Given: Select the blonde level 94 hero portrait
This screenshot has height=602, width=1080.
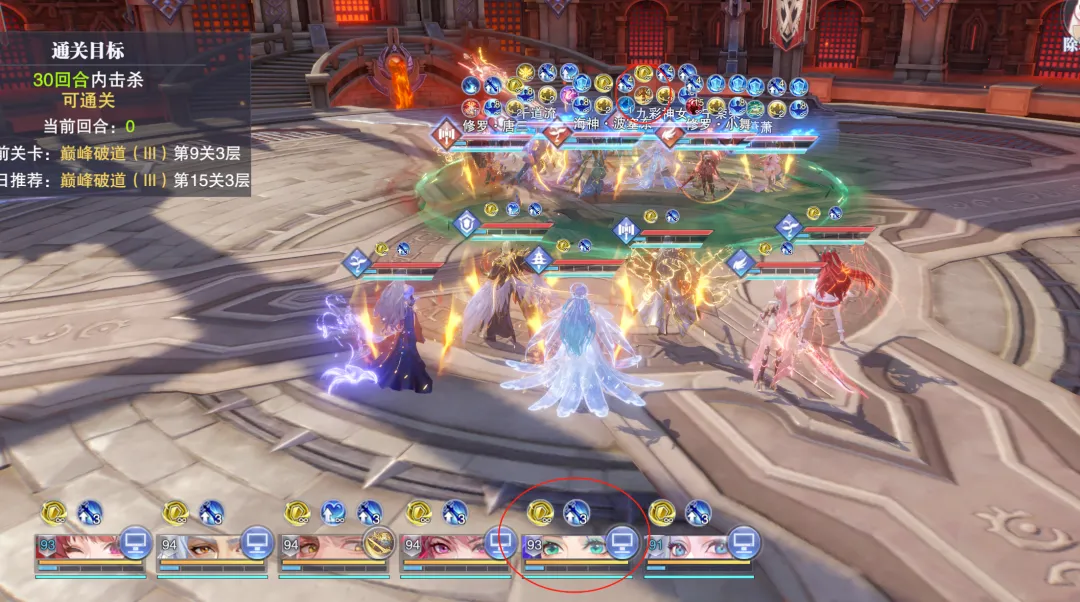Looking at the screenshot, I should tap(318, 546).
